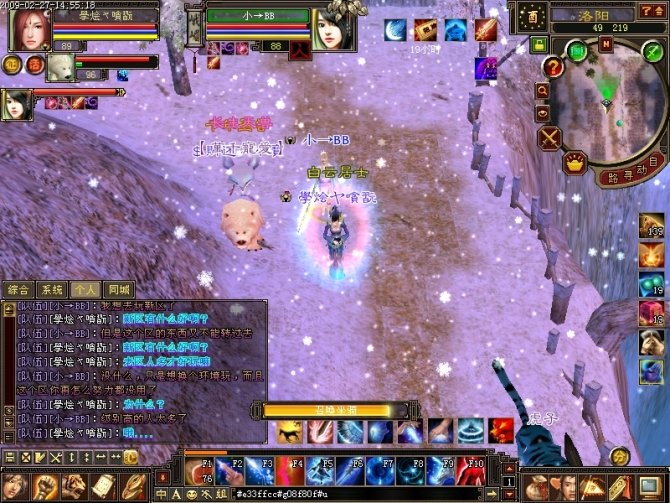670x503 pixels.
Task: Select the 小→BB target portrait
Action: (x=331, y=30)
